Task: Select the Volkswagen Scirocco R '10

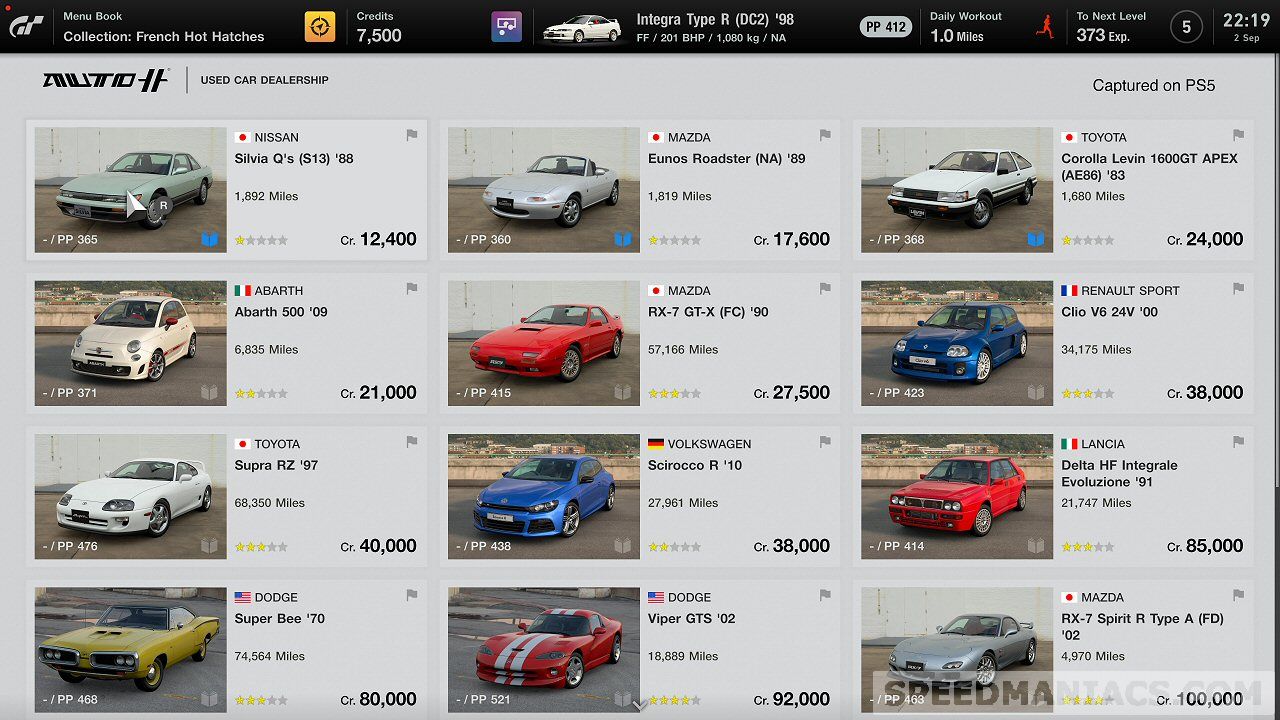Action: (640, 496)
